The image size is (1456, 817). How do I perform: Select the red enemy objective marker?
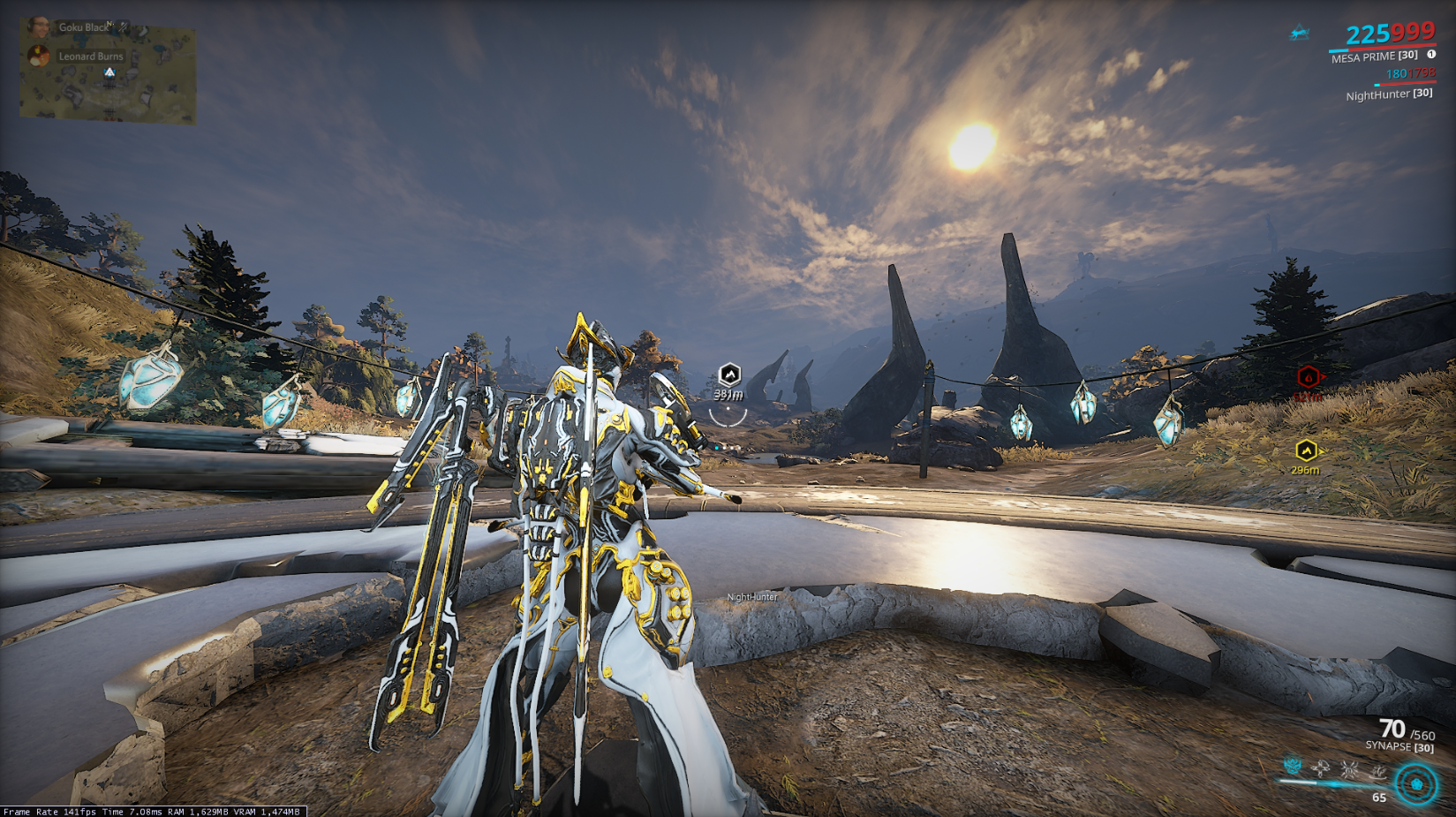[1309, 377]
